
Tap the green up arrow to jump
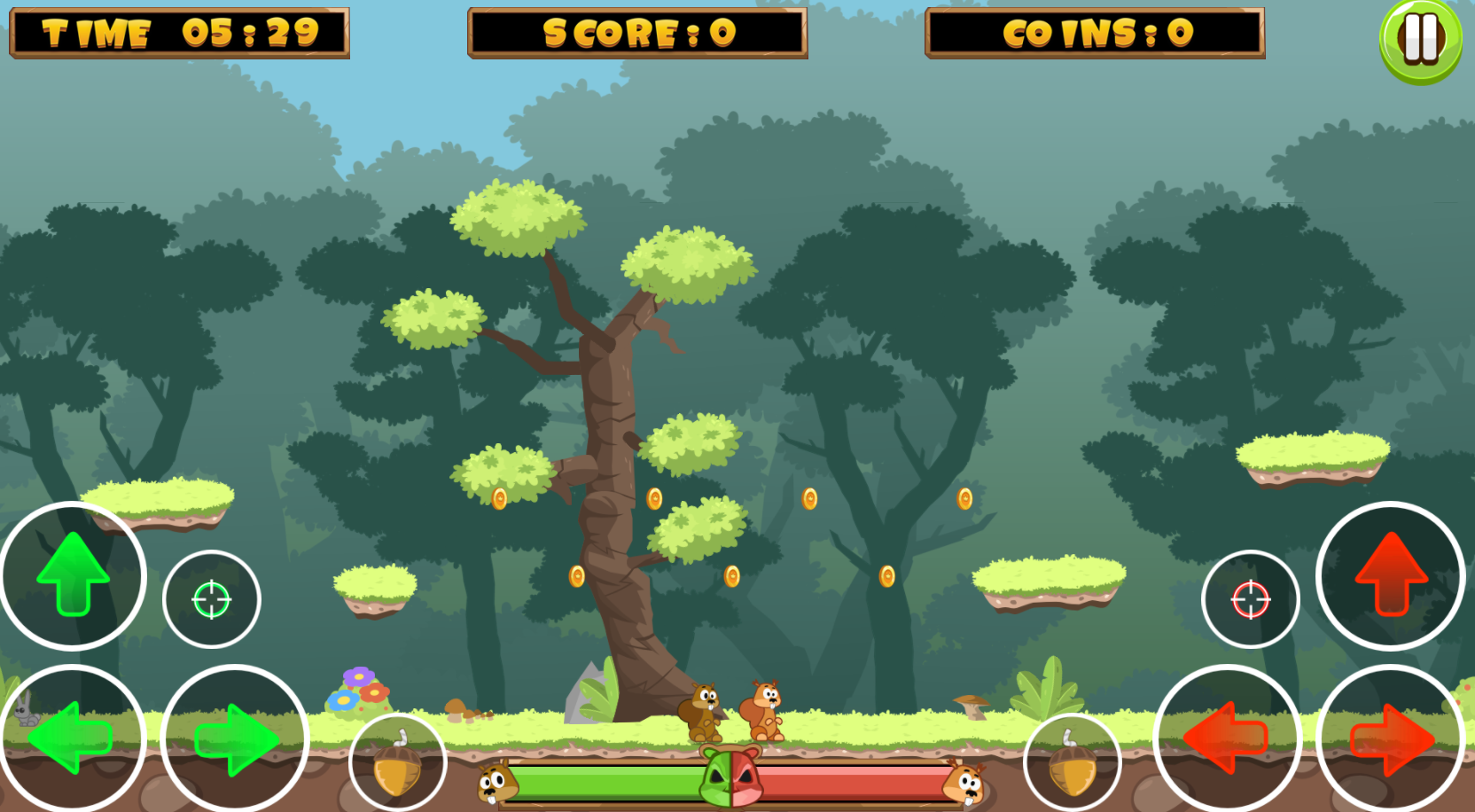(73, 575)
